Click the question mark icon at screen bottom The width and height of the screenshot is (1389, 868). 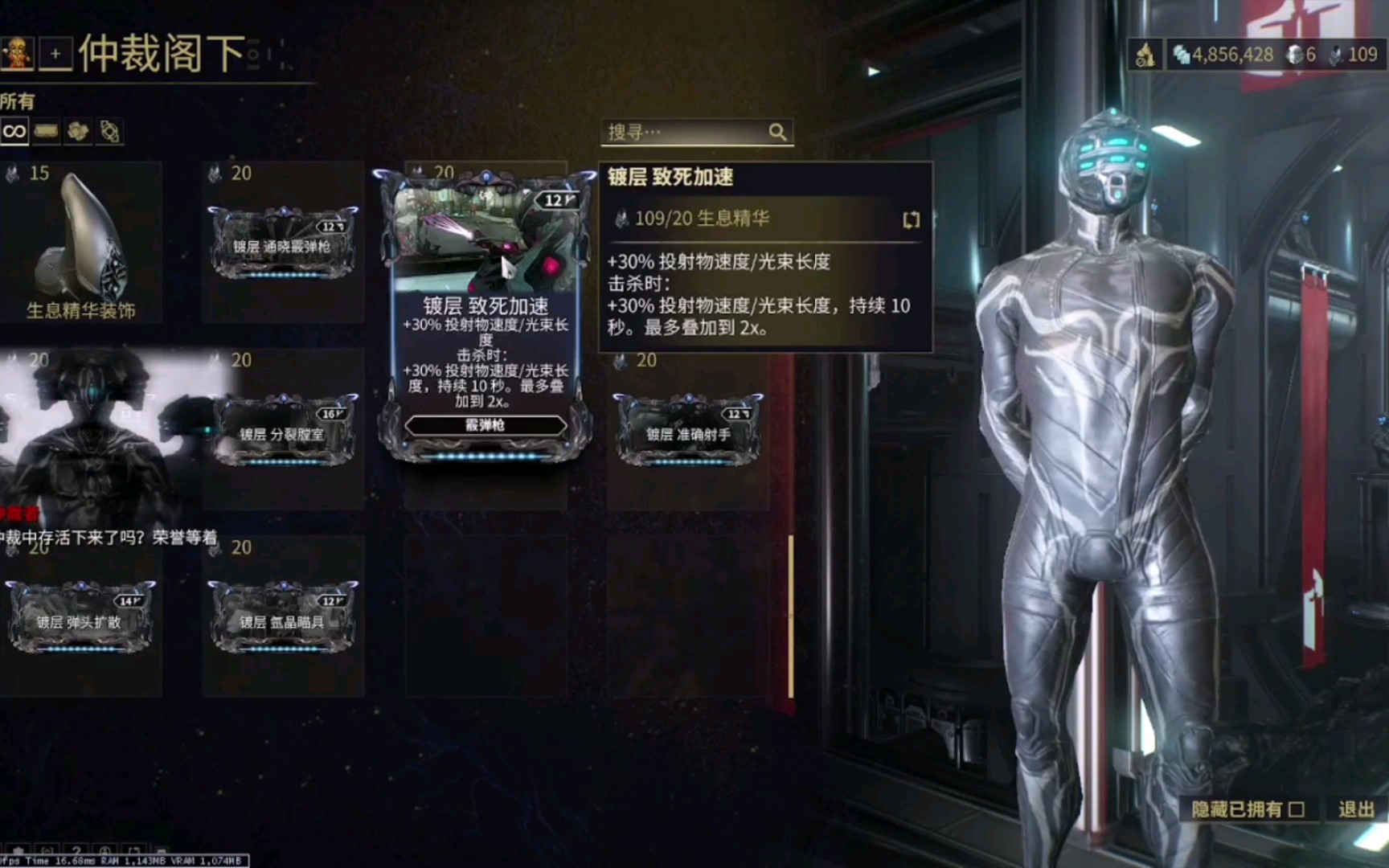click(76, 850)
